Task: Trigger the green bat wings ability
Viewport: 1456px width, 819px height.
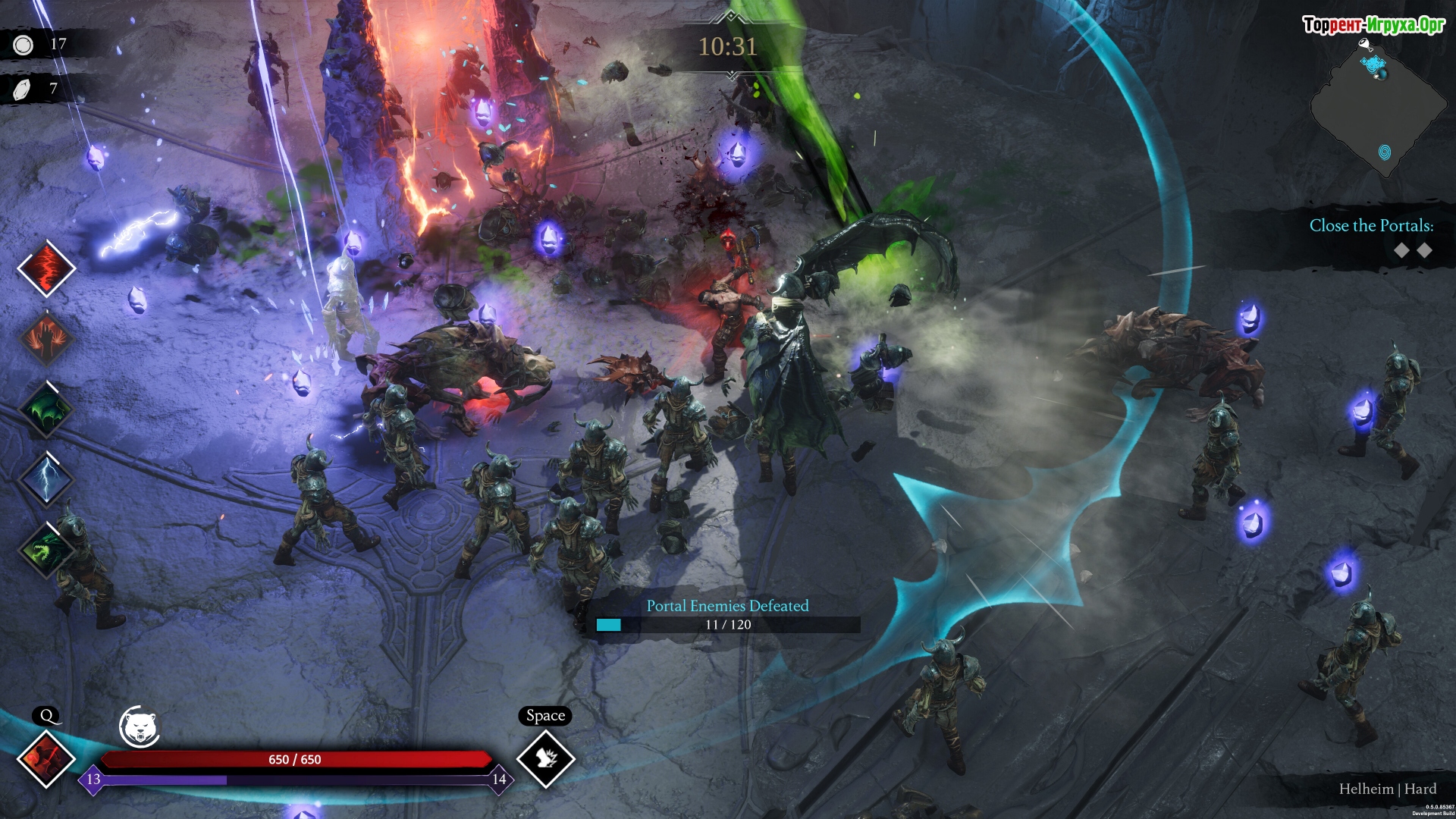Action: click(x=46, y=409)
